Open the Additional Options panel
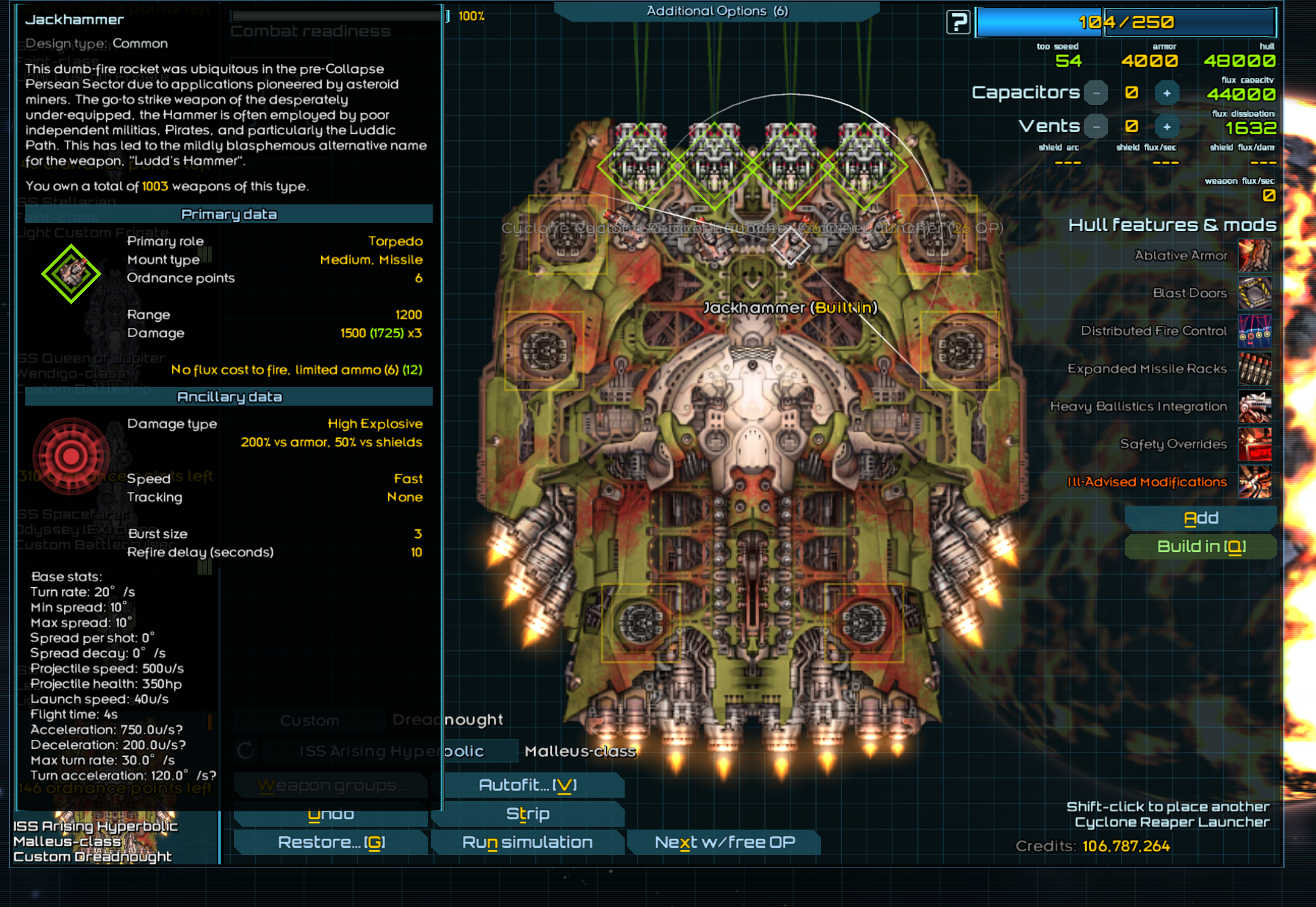This screenshot has height=907, width=1316. point(717,11)
